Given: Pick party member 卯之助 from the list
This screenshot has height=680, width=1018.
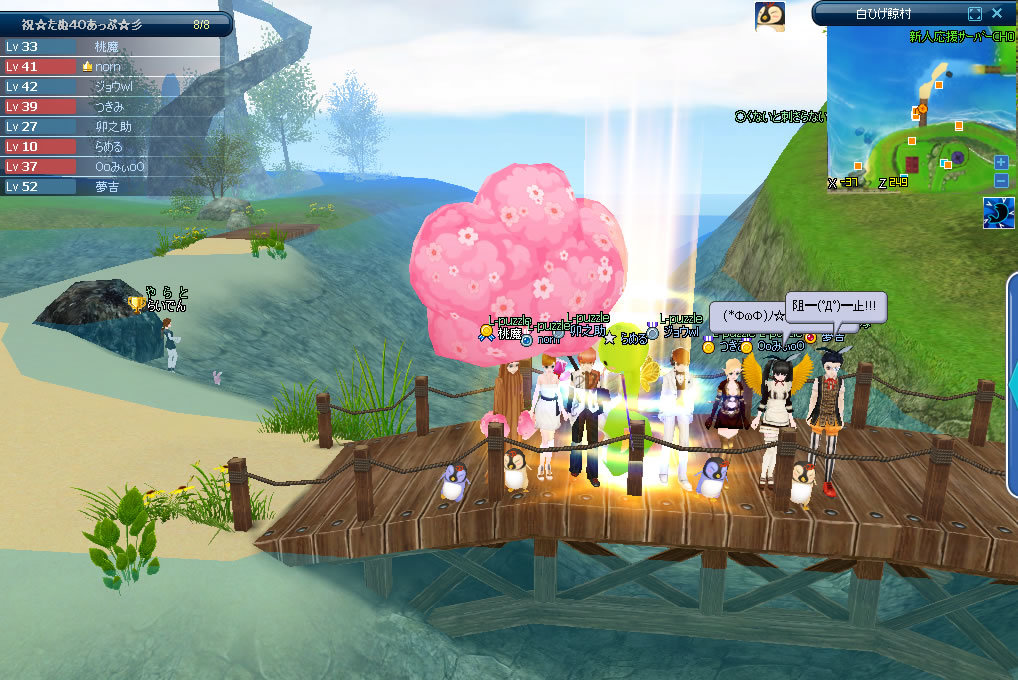Looking at the screenshot, I should coord(115,127).
